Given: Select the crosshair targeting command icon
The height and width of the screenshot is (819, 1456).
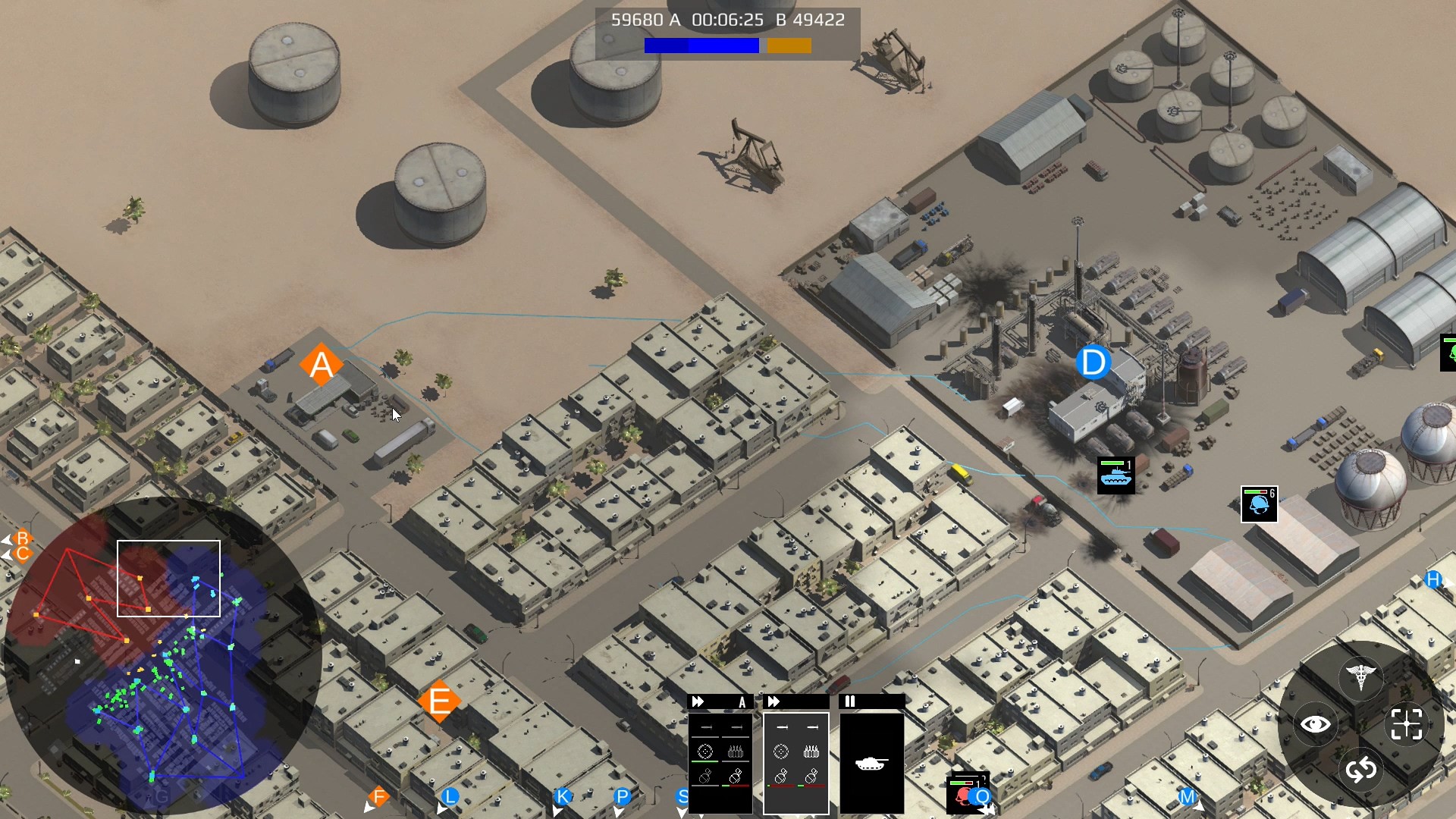Looking at the screenshot, I should point(1407,723).
